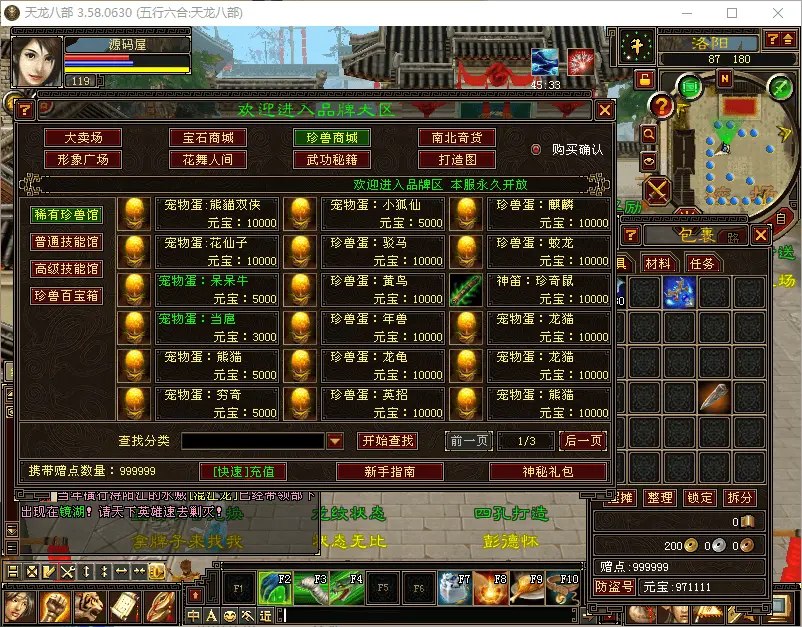802x627 pixels.
Task: Choose the 打造图 category
Action: tap(456, 159)
